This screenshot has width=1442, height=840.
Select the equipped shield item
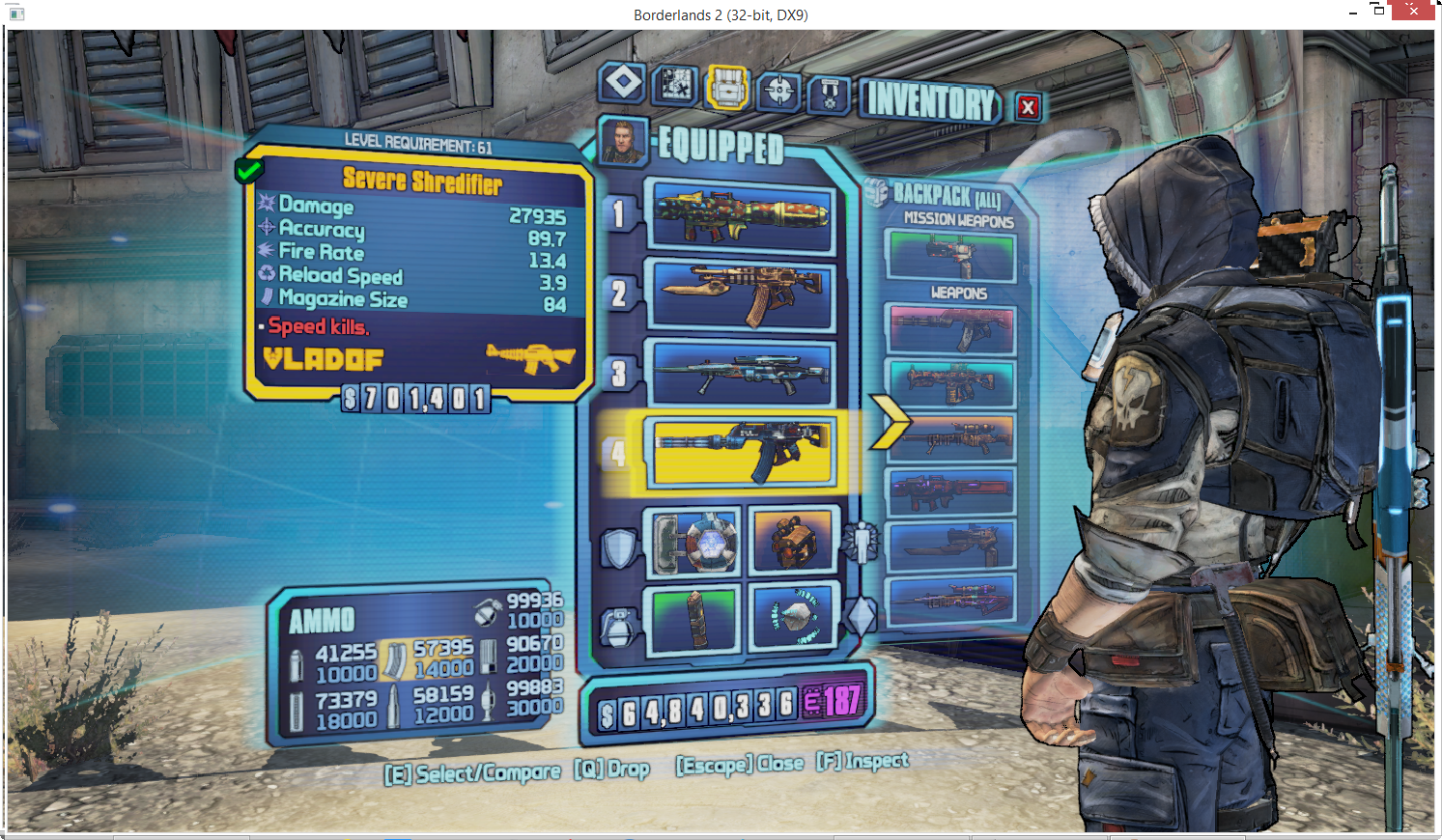[693, 541]
